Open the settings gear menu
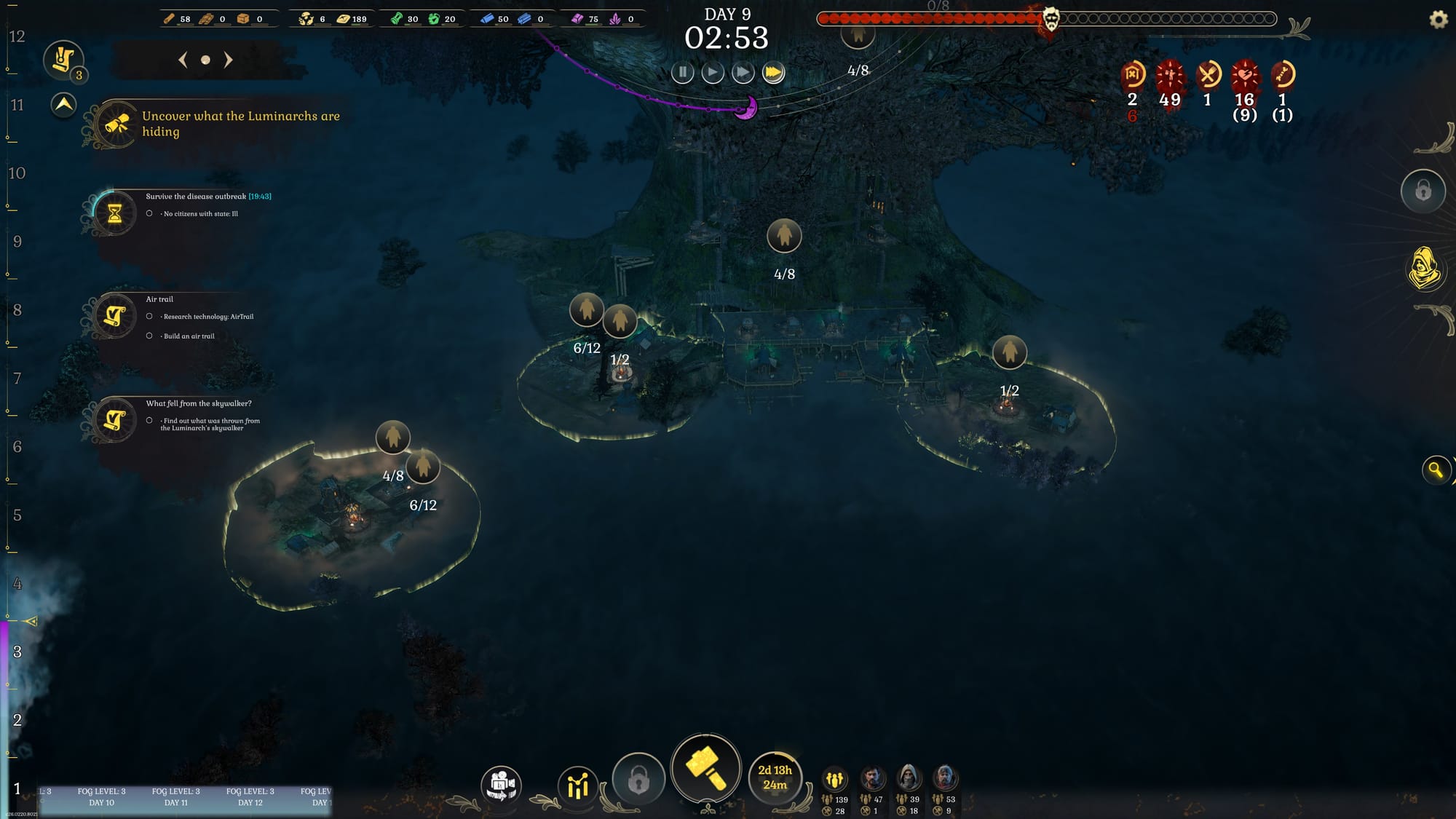The height and width of the screenshot is (819, 1456). [1439, 20]
